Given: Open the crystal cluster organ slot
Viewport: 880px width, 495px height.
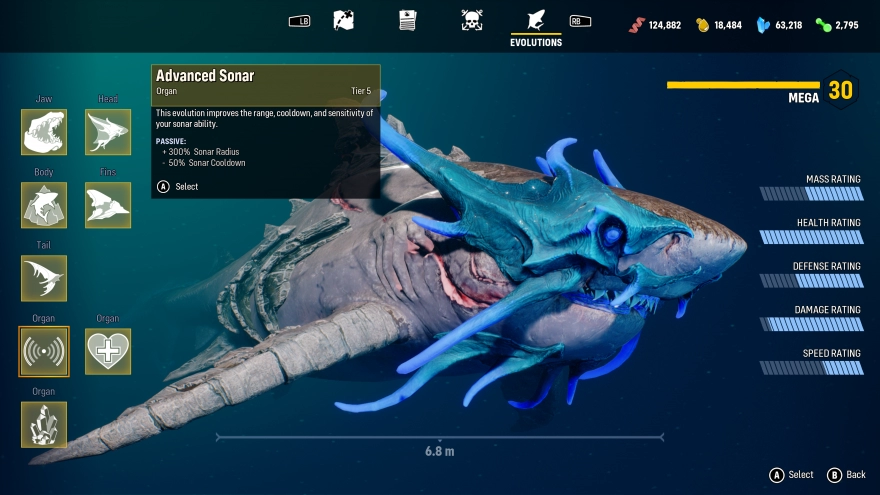Looking at the screenshot, I should (44, 424).
